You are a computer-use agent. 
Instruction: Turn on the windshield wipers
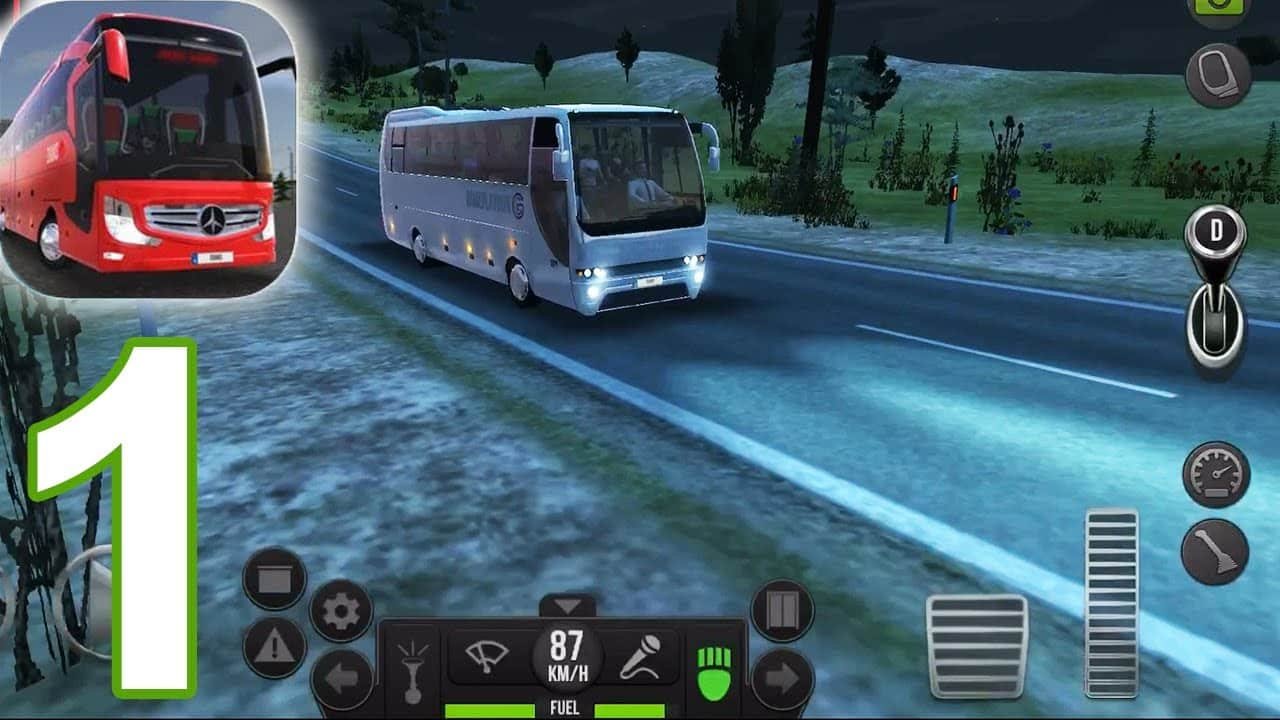[x=487, y=657]
